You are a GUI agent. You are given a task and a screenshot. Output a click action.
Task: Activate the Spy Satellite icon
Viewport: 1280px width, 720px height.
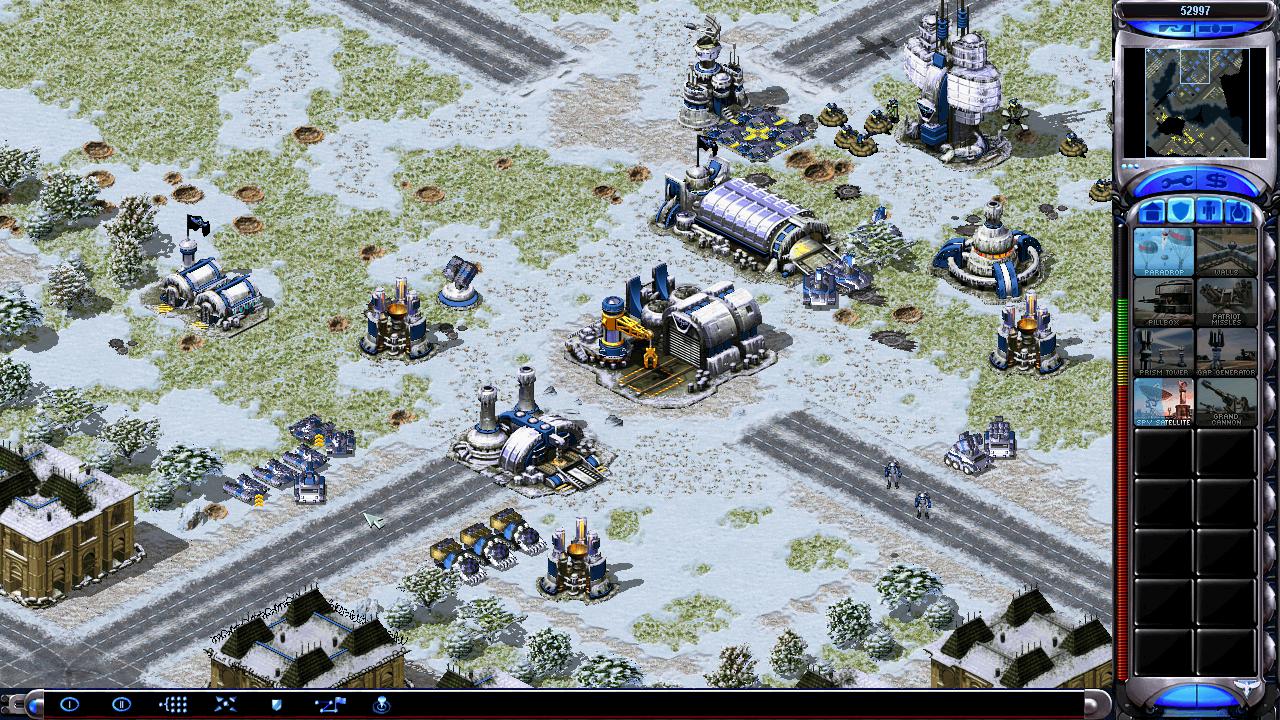[1163, 402]
